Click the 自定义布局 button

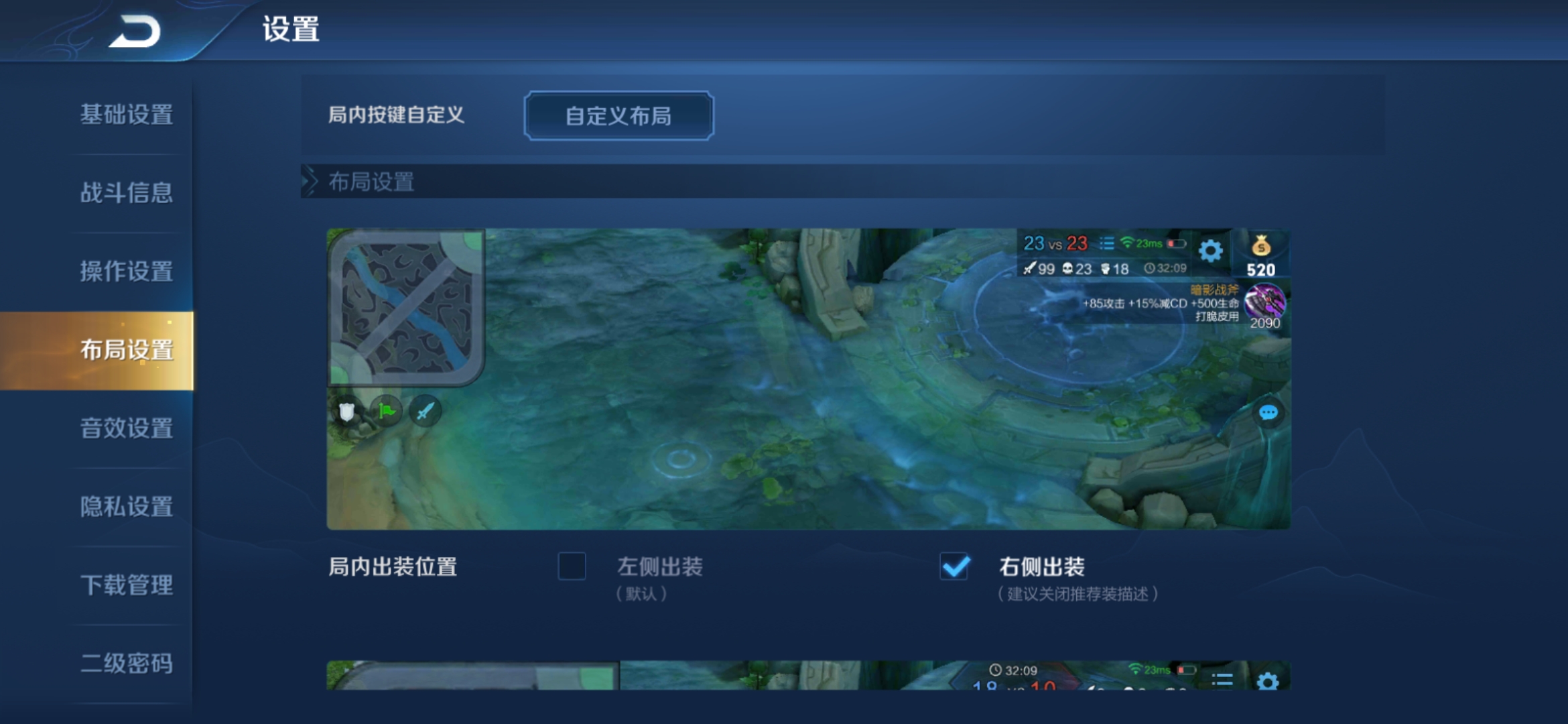[x=617, y=116]
